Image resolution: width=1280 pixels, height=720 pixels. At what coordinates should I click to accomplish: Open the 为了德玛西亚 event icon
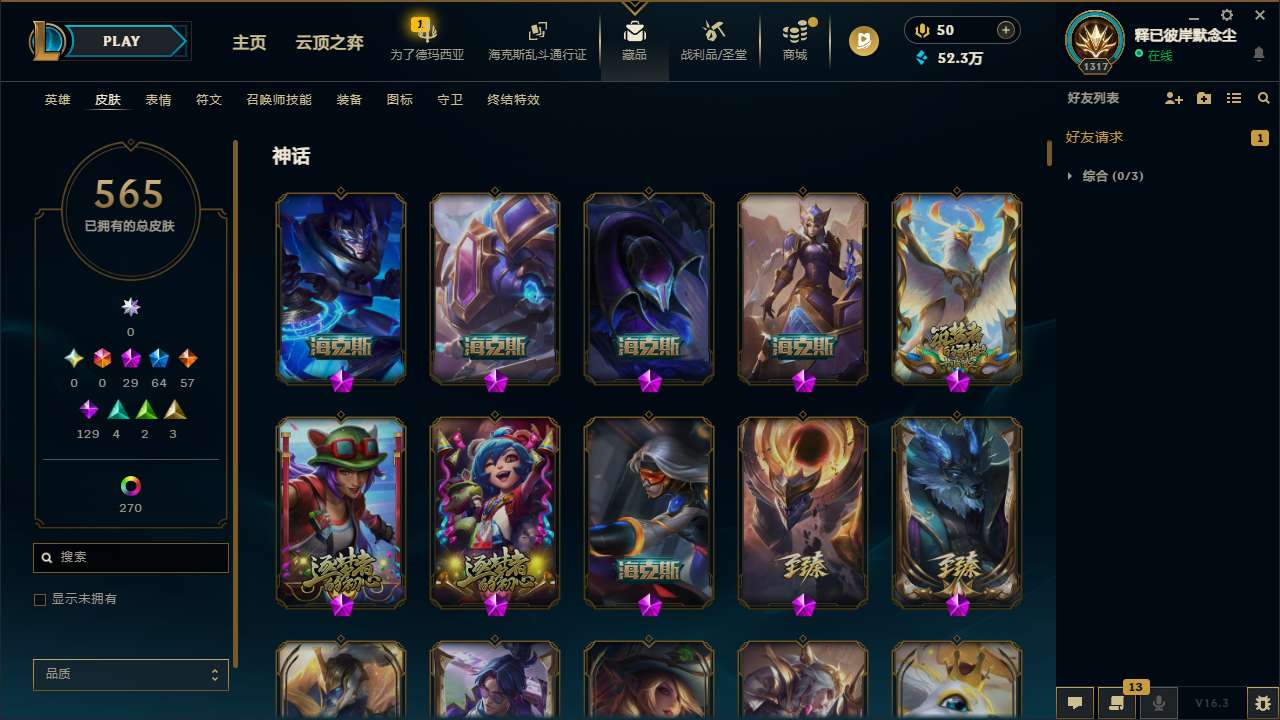(427, 40)
